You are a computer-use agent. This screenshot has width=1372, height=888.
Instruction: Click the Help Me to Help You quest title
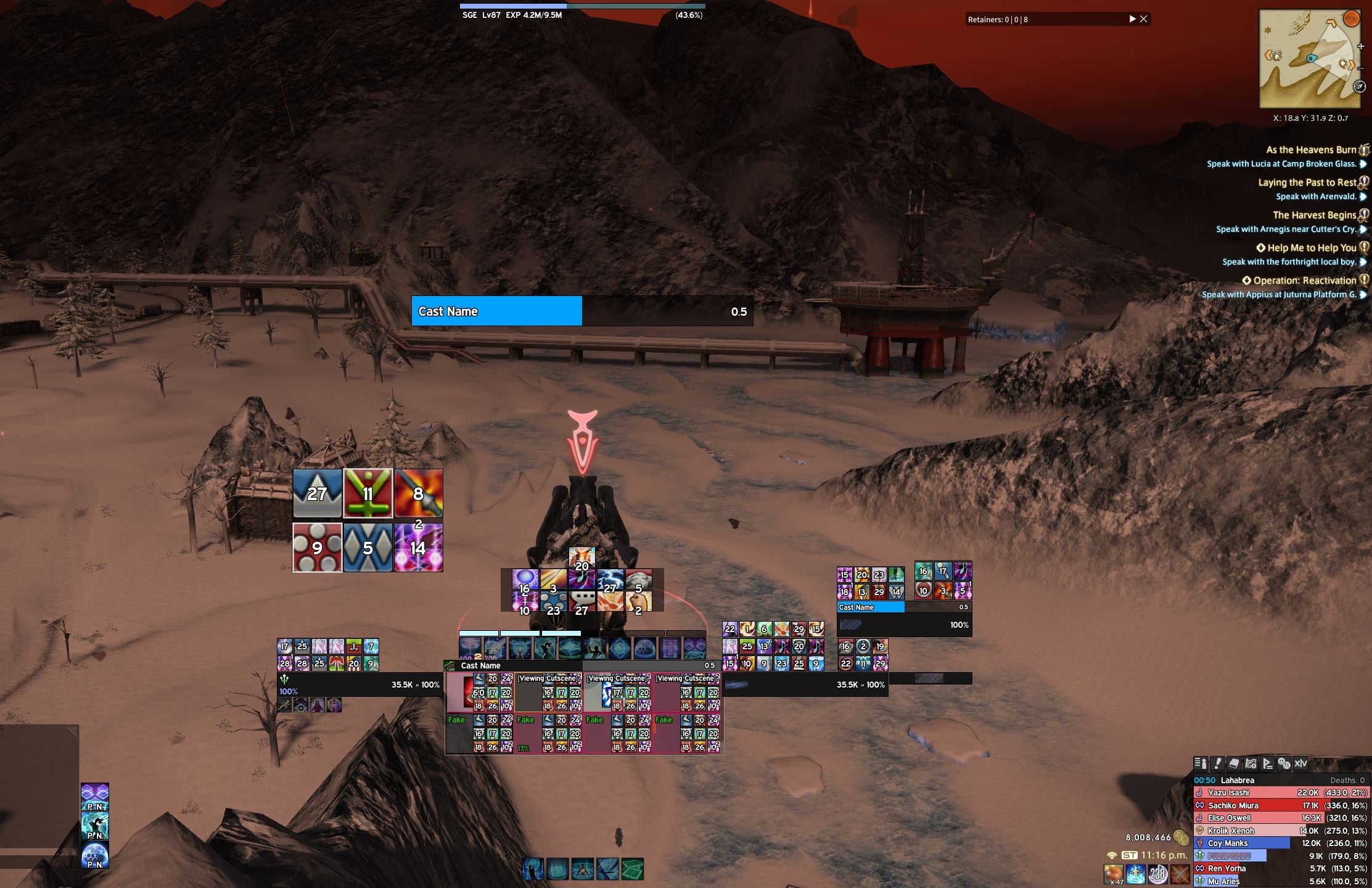1308,247
